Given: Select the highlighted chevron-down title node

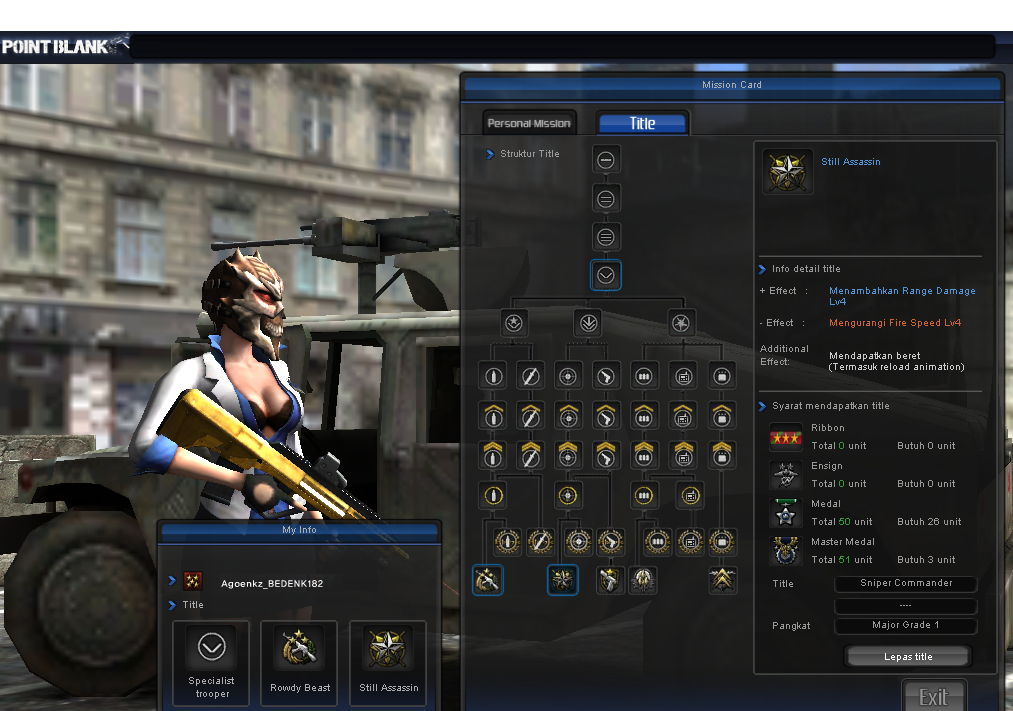Looking at the screenshot, I should pyautogui.click(x=606, y=275).
